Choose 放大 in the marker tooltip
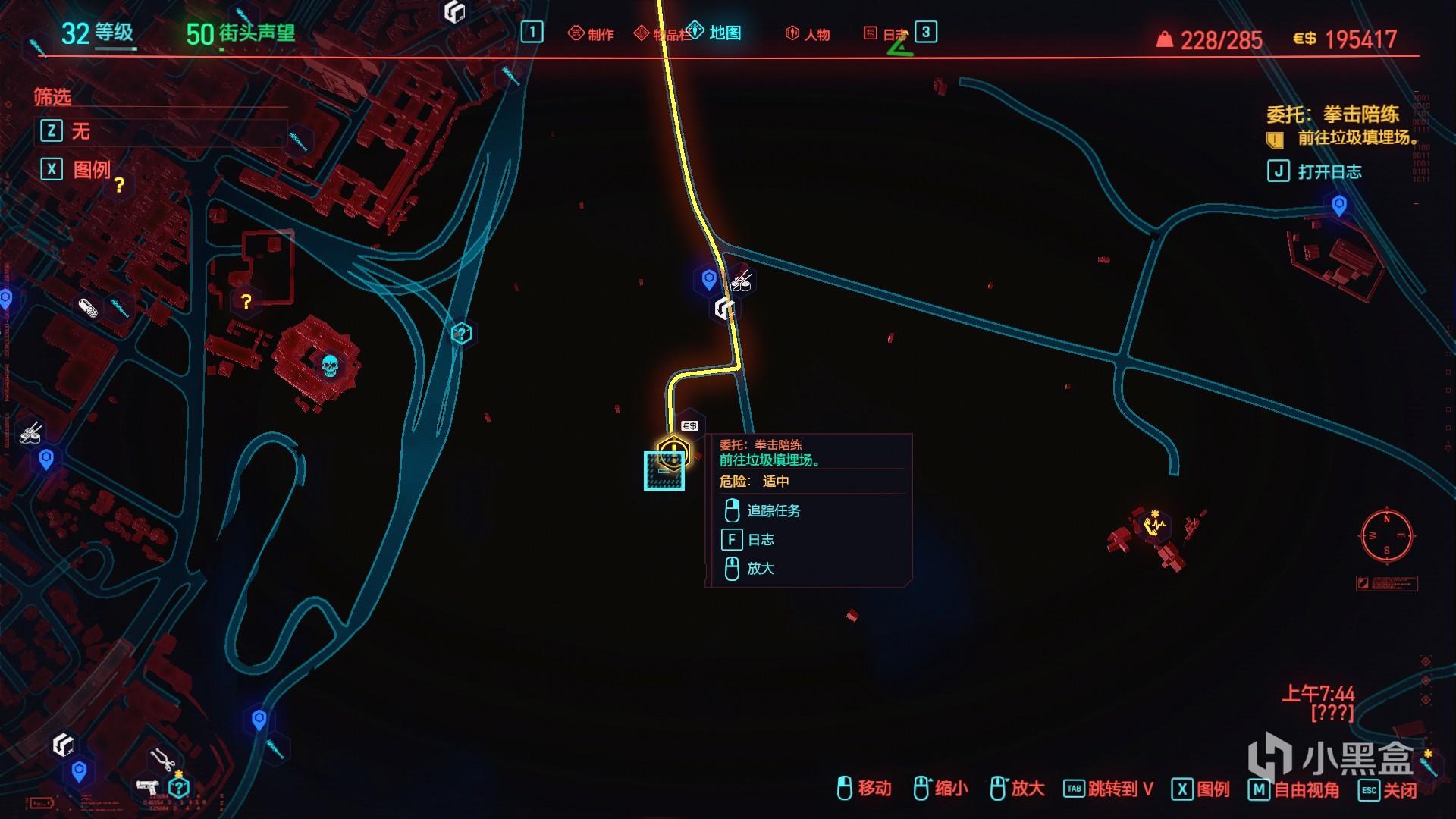Screen dimensions: 1456x819 tap(760, 569)
